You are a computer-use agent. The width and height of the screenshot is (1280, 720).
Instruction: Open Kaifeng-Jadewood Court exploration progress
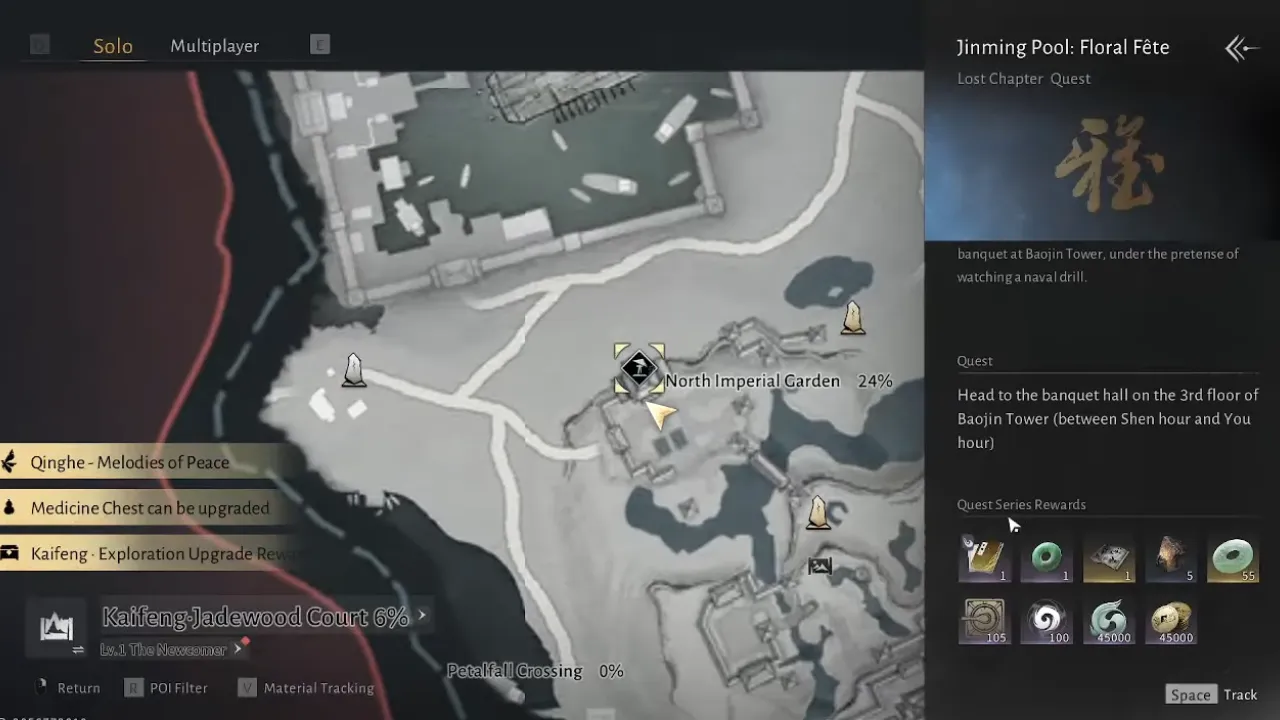click(256, 617)
